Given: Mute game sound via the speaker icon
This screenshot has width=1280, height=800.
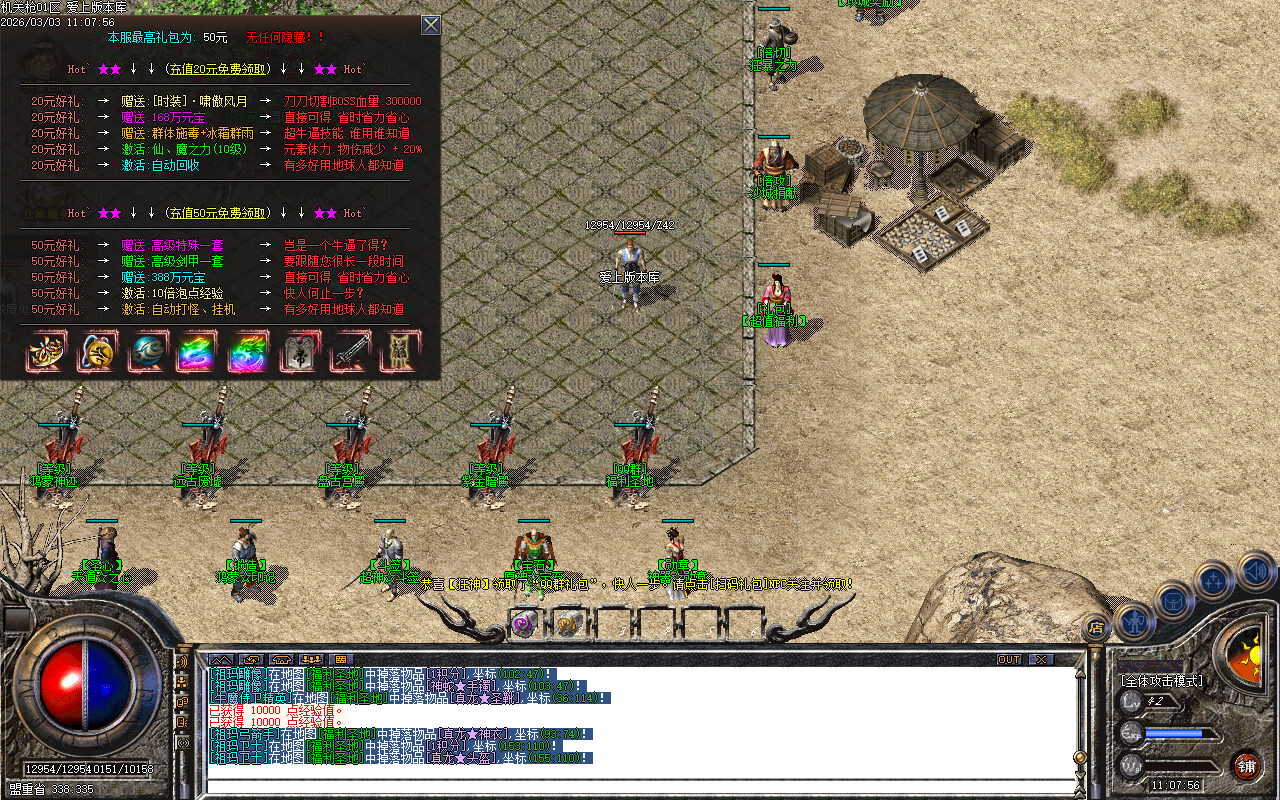Looking at the screenshot, I should click(1255, 571).
